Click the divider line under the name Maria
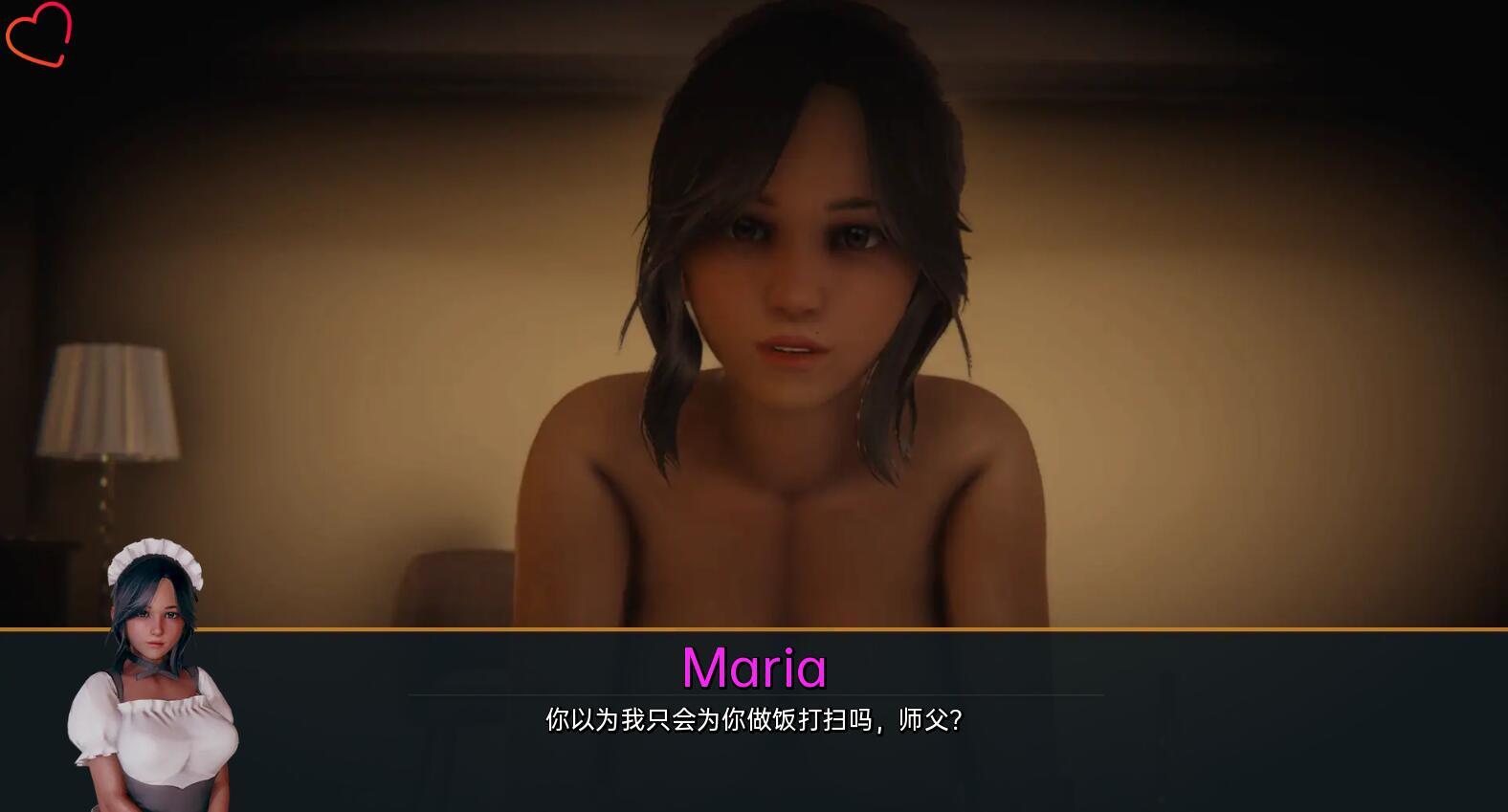 (x=754, y=695)
